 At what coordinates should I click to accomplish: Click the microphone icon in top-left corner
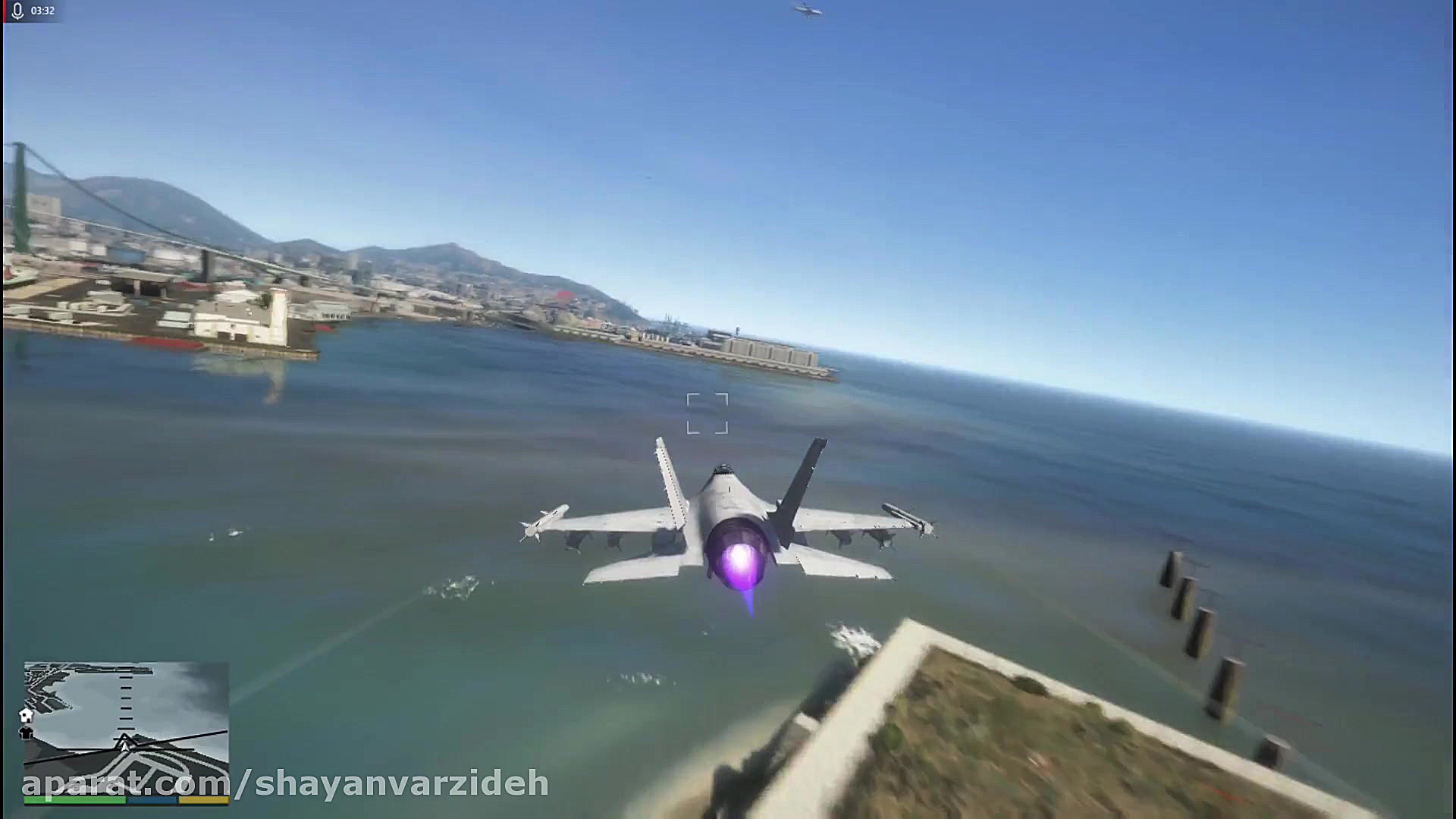(x=17, y=11)
